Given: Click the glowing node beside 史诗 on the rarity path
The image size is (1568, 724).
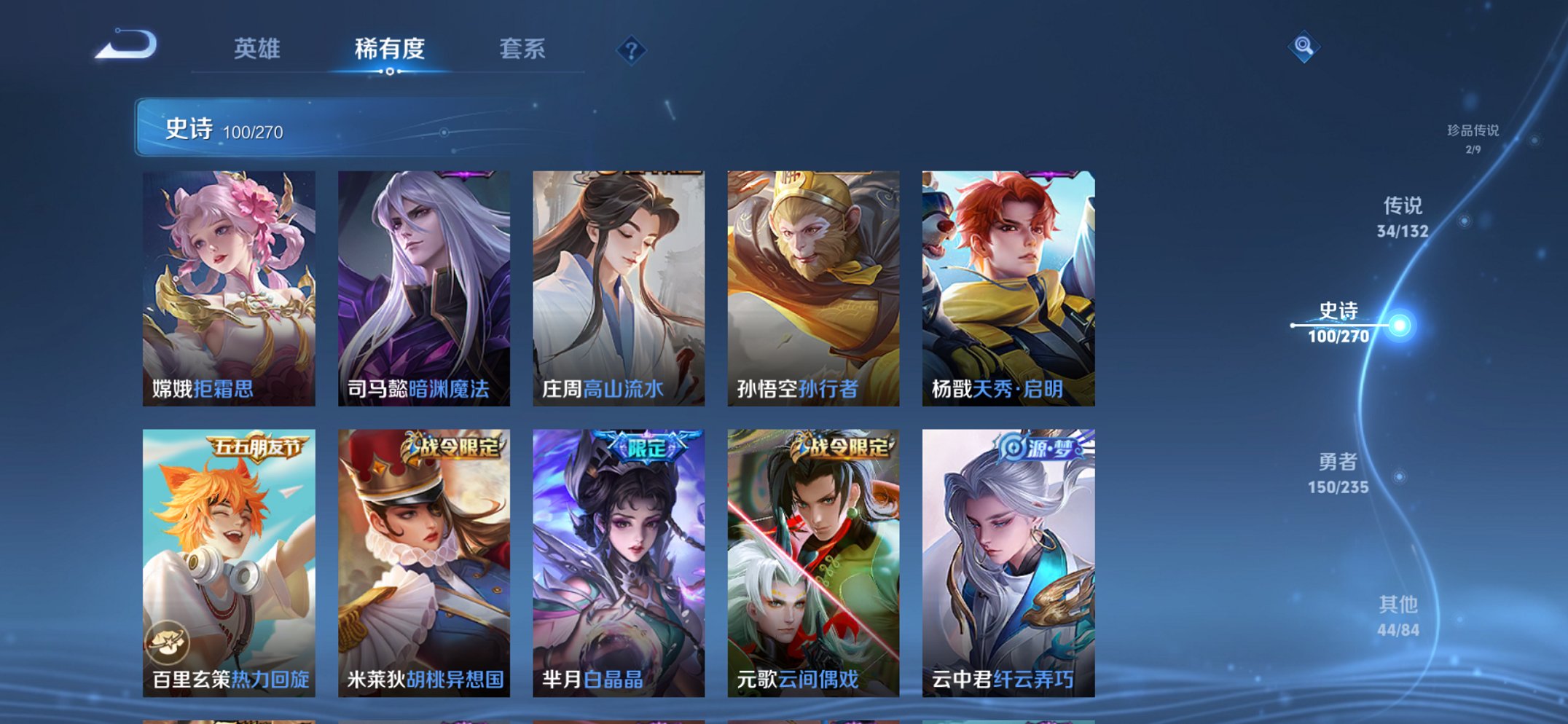Looking at the screenshot, I should point(1398,326).
